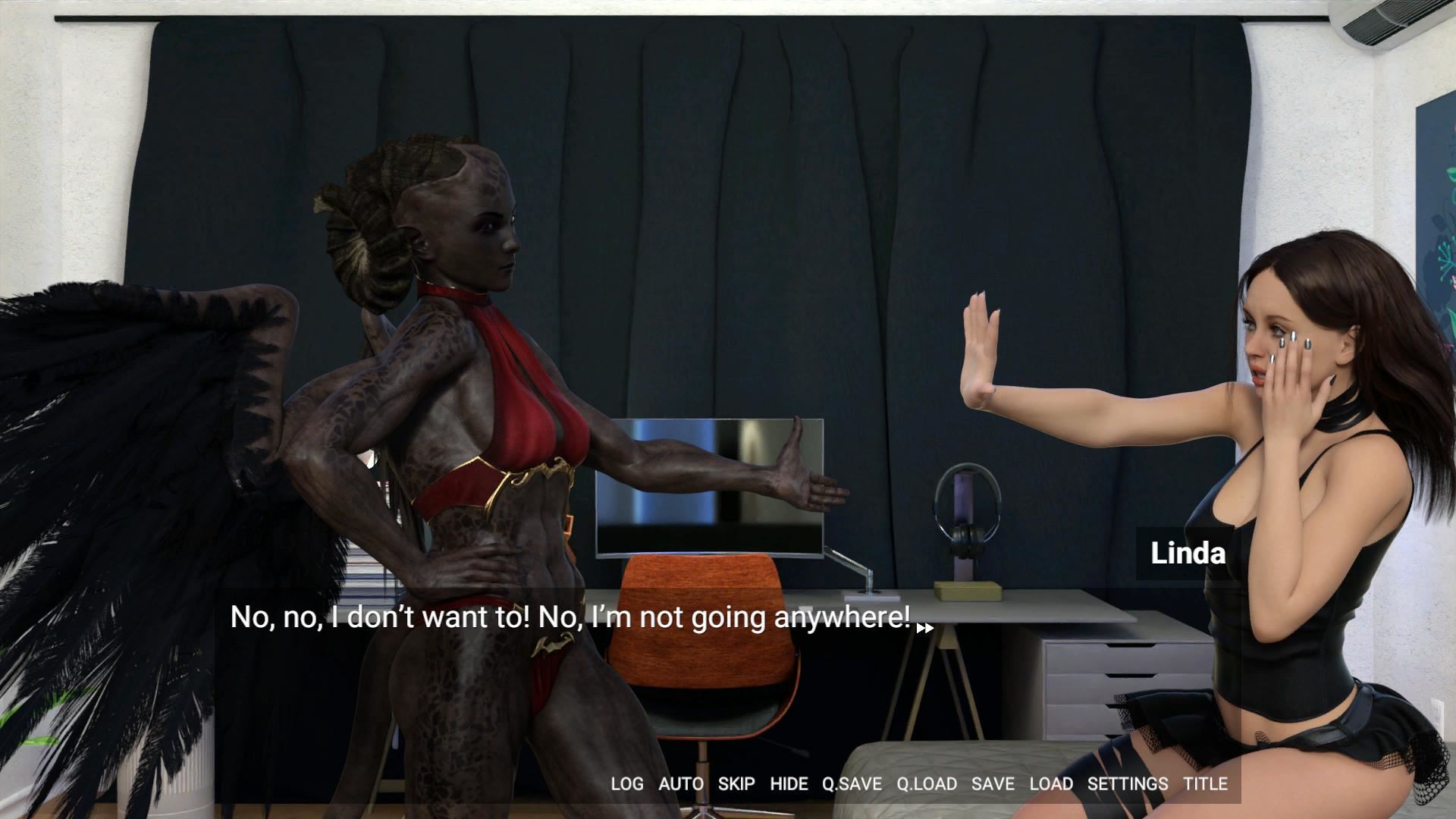Activate the SKIP text option
Screen dimensions: 1456x819
click(736, 784)
